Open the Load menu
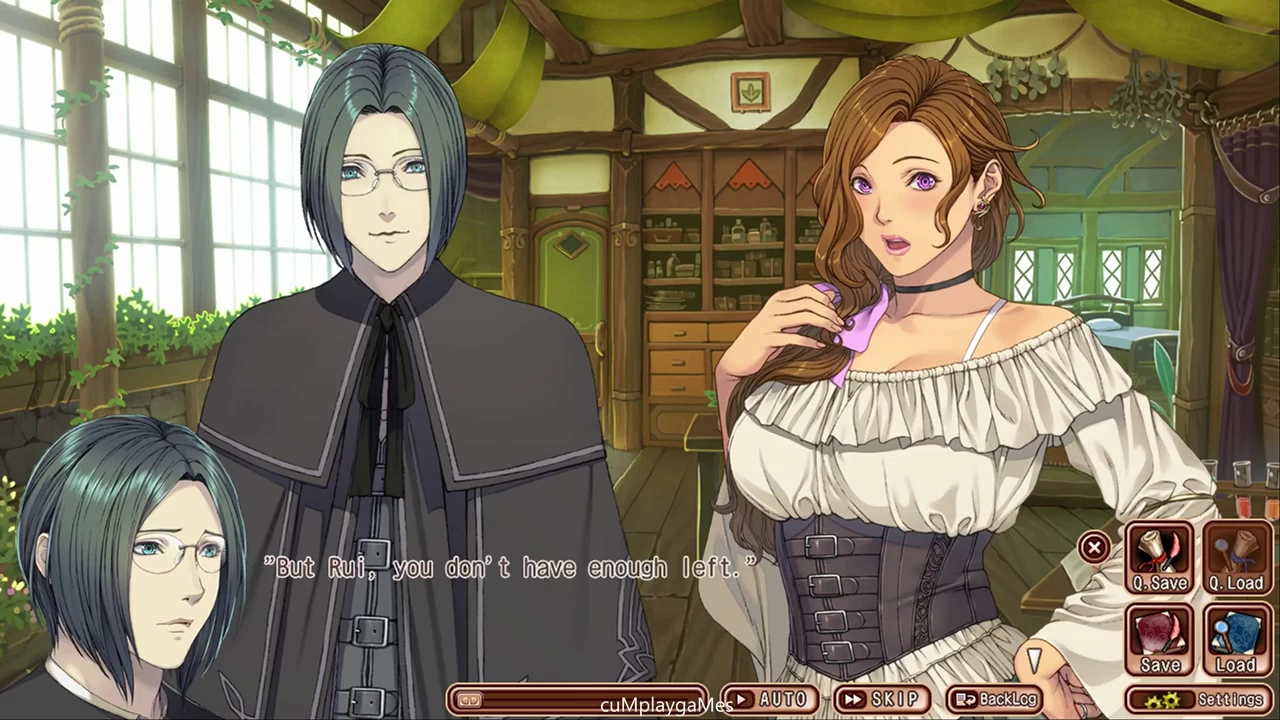 (x=1236, y=640)
